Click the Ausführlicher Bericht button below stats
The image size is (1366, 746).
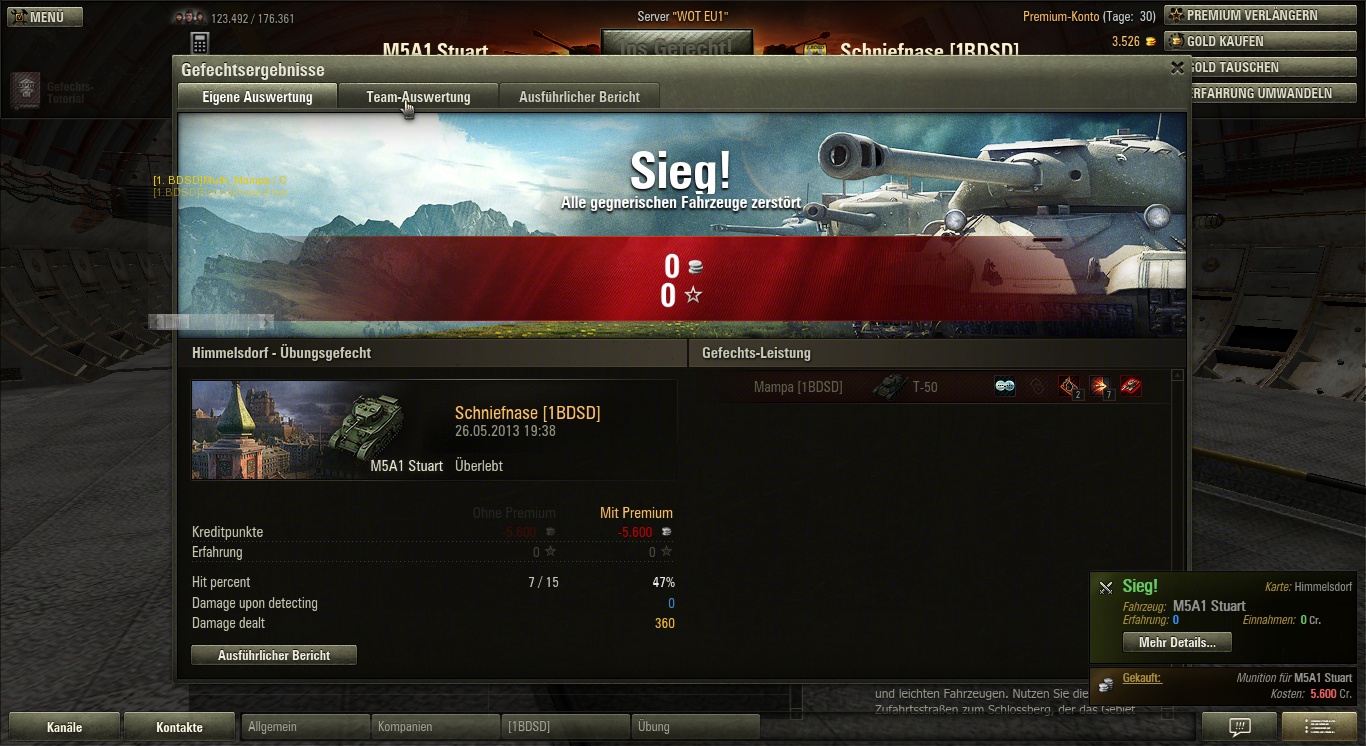[x=274, y=655]
